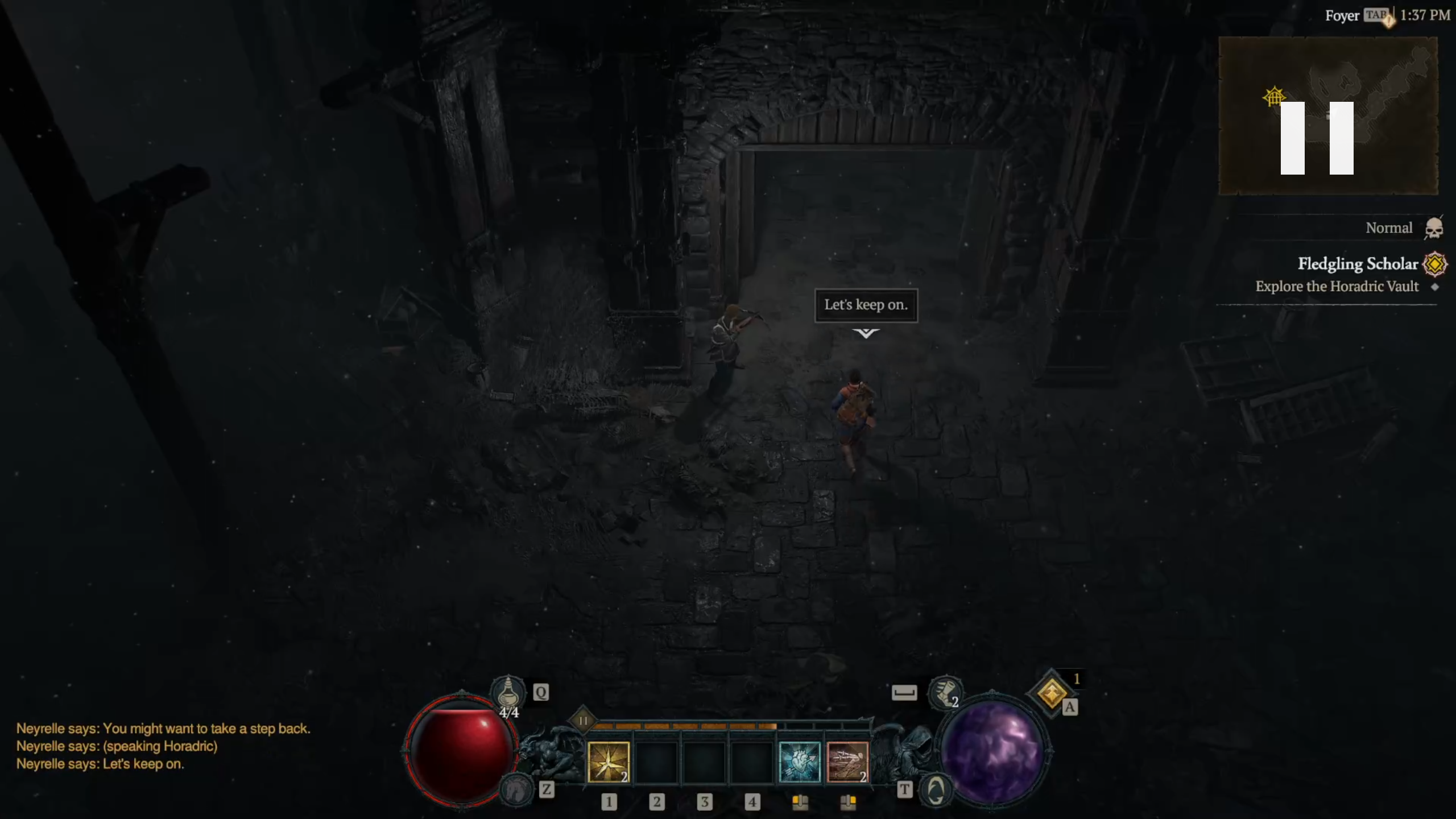This screenshot has height=819, width=1456.
Task: Trigger the winged boot evade icon
Action: coord(944,692)
